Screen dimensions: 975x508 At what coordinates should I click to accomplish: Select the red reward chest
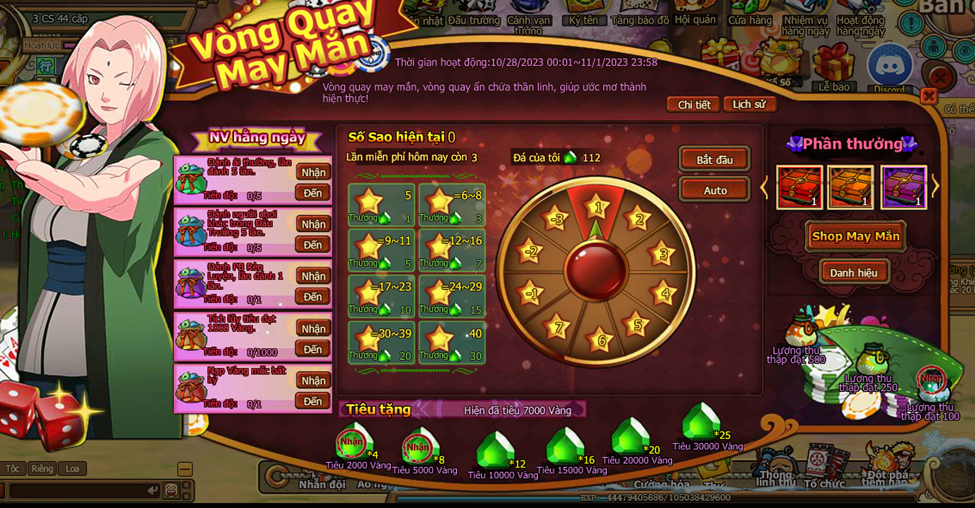[800, 187]
